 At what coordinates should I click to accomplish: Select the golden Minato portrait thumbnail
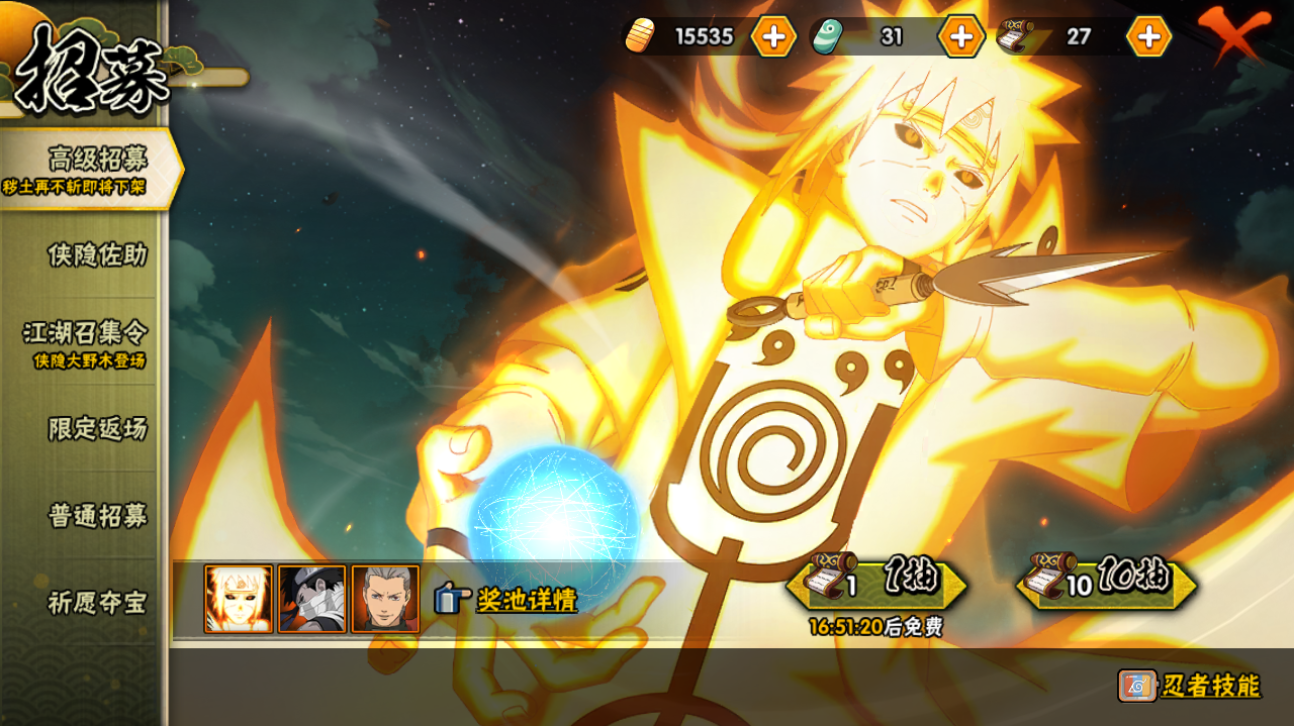238,599
